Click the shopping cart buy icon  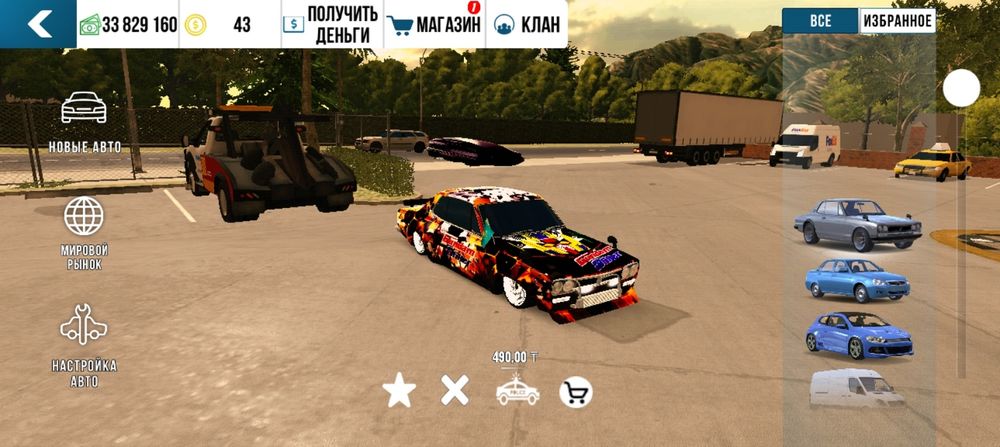575,392
